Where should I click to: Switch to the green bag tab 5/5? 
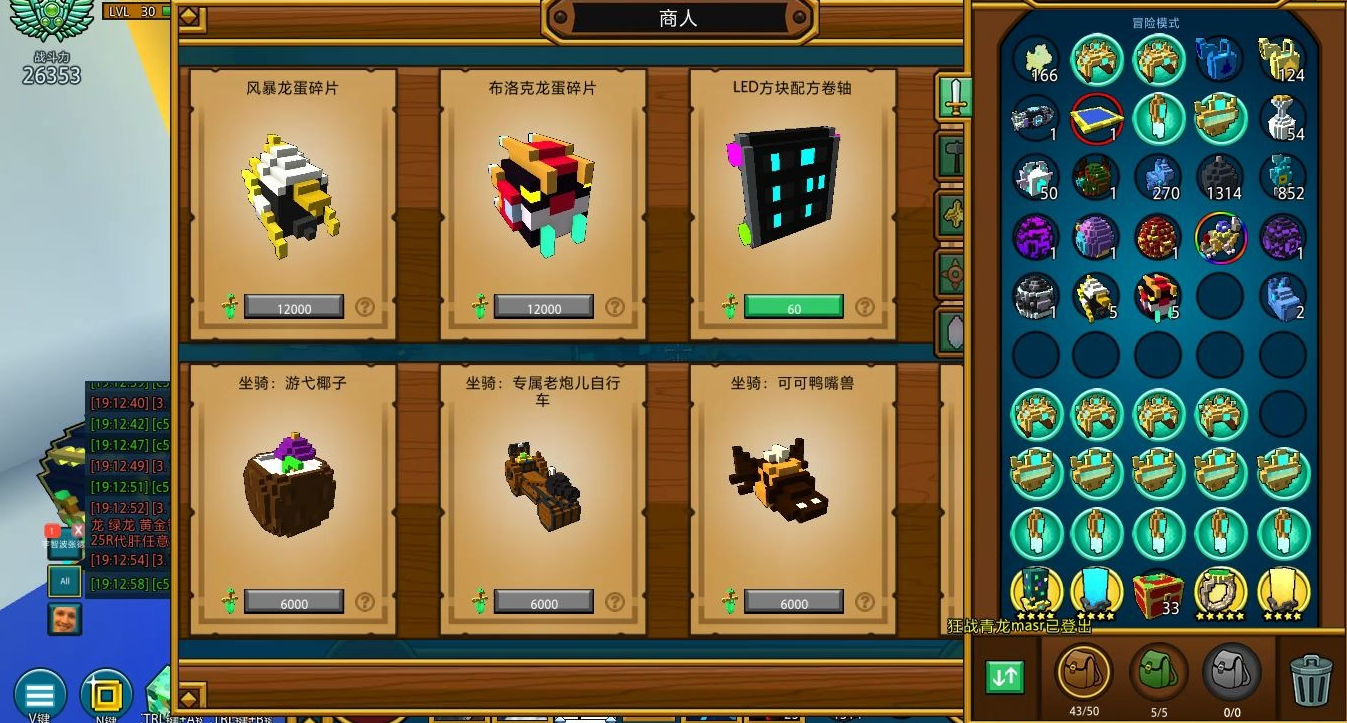point(1158,673)
